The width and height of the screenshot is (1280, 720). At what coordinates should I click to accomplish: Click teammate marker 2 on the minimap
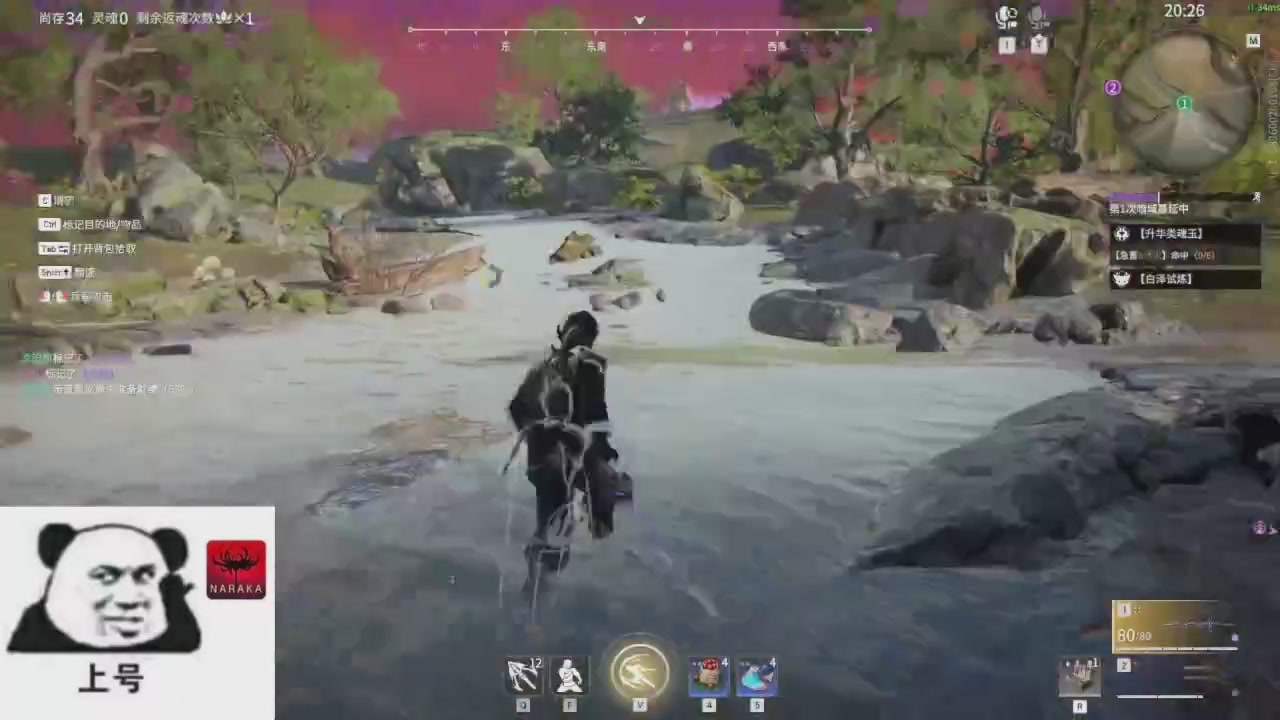pos(1112,88)
